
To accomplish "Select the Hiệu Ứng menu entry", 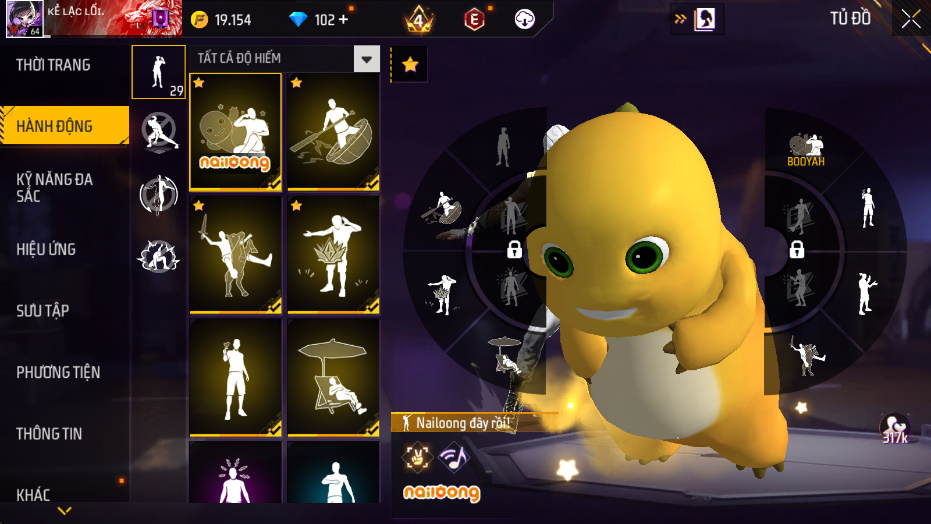I will tap(46, 249).
